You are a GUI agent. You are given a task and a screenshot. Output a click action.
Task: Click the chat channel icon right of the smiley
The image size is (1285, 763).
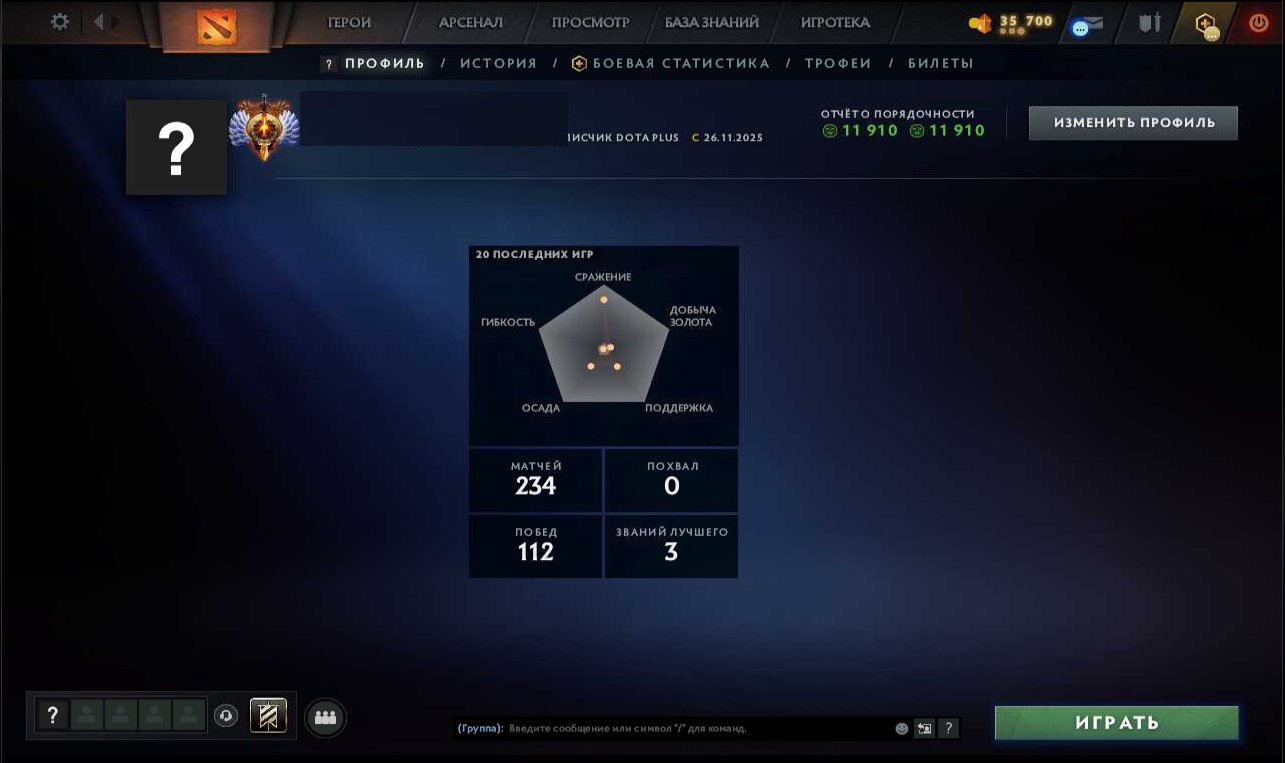(x=923, y=729)
